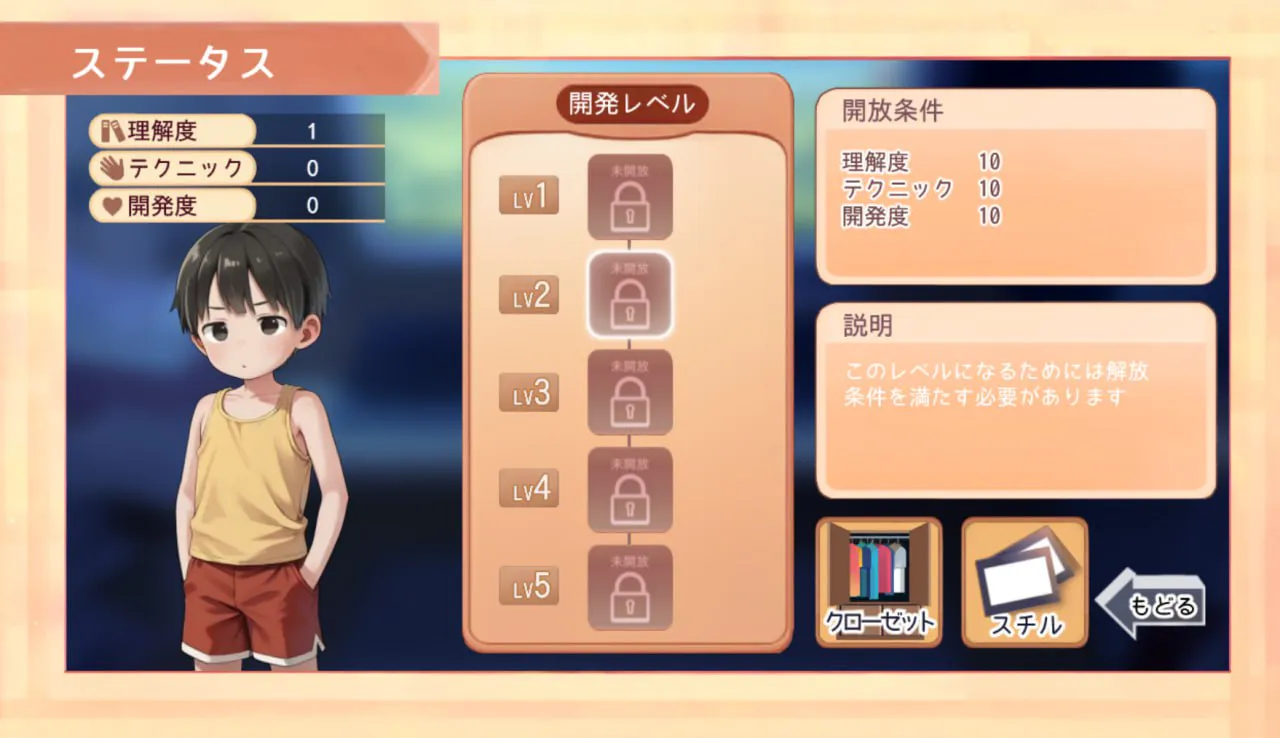Pick the LV4 locked level tile
The height and width of the screenshot is (738, 1280).
[x=629, y=490]
